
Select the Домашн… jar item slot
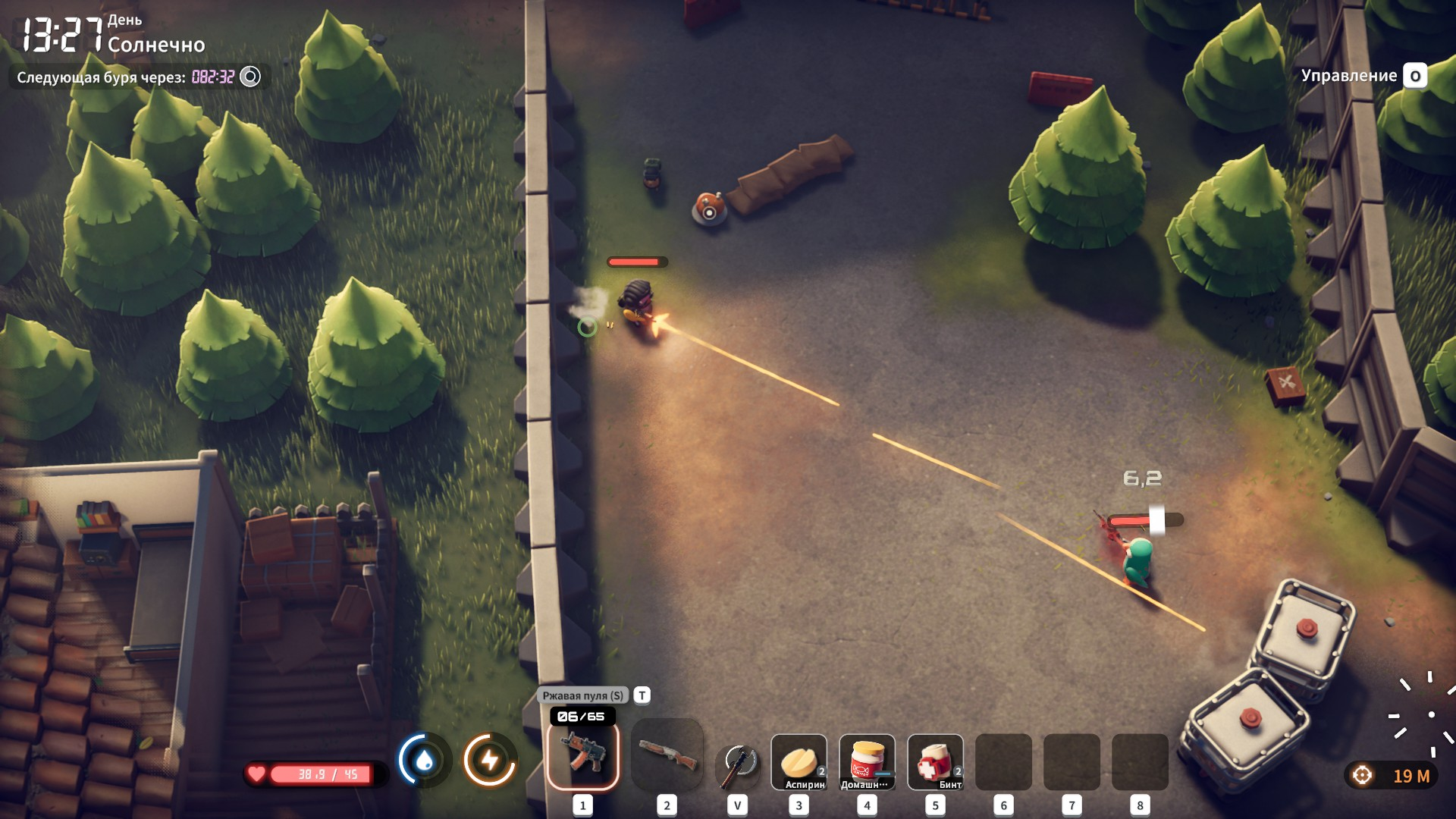867,761
